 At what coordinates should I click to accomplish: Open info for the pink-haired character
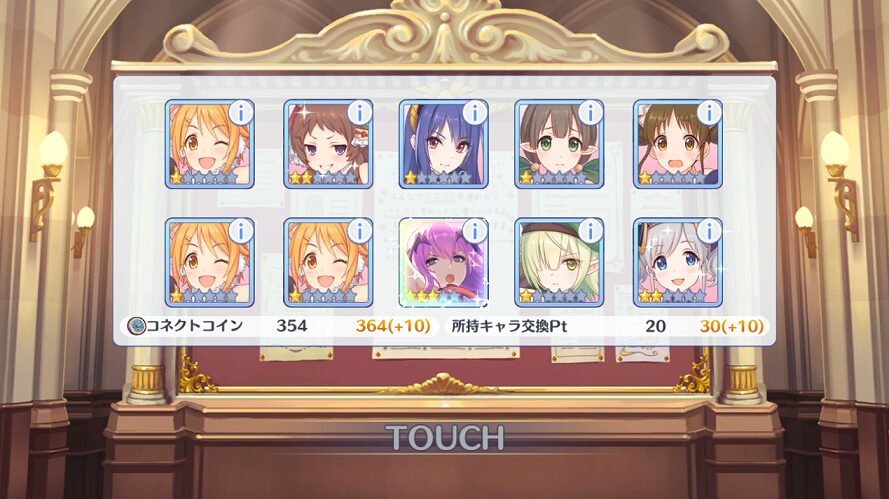pyautogui.click(x=475, y=231)
